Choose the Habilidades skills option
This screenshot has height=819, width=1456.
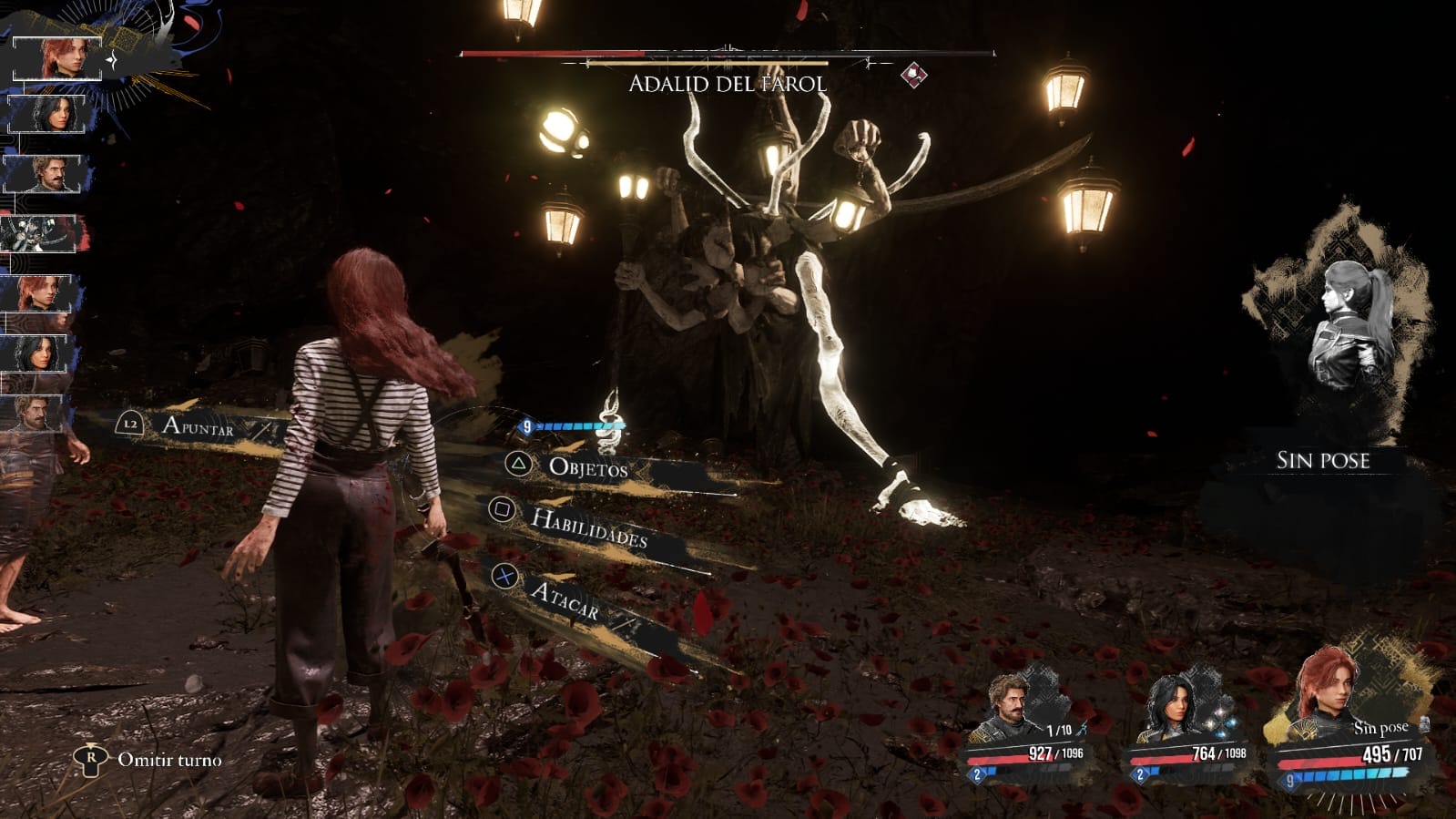click(x=588, y=527)
